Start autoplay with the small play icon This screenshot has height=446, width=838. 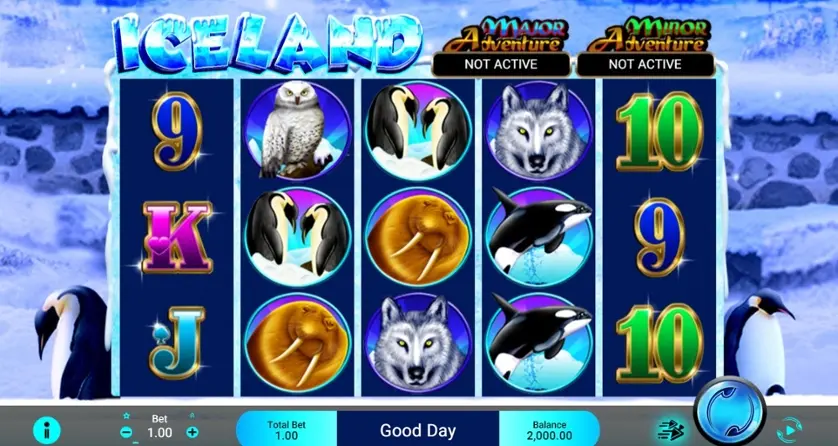click(x=789, y=429)
